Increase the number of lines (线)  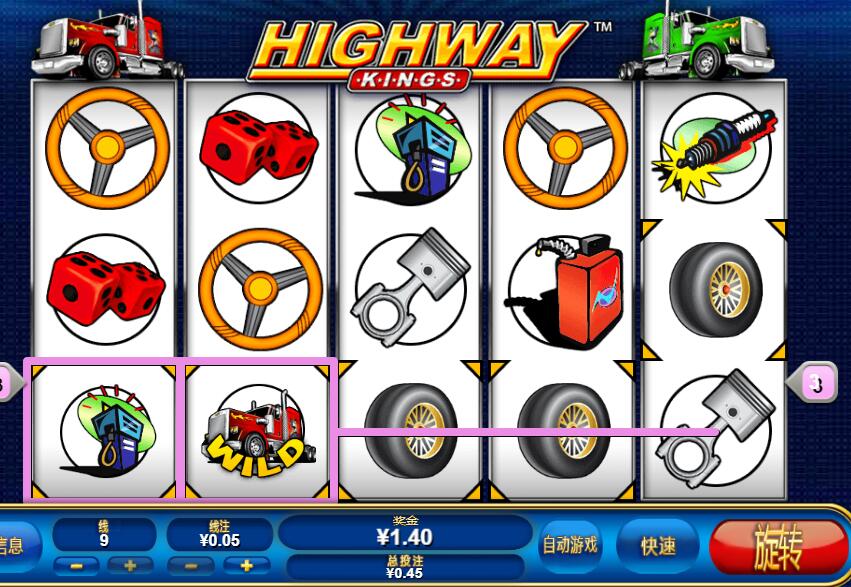point(130,566)
